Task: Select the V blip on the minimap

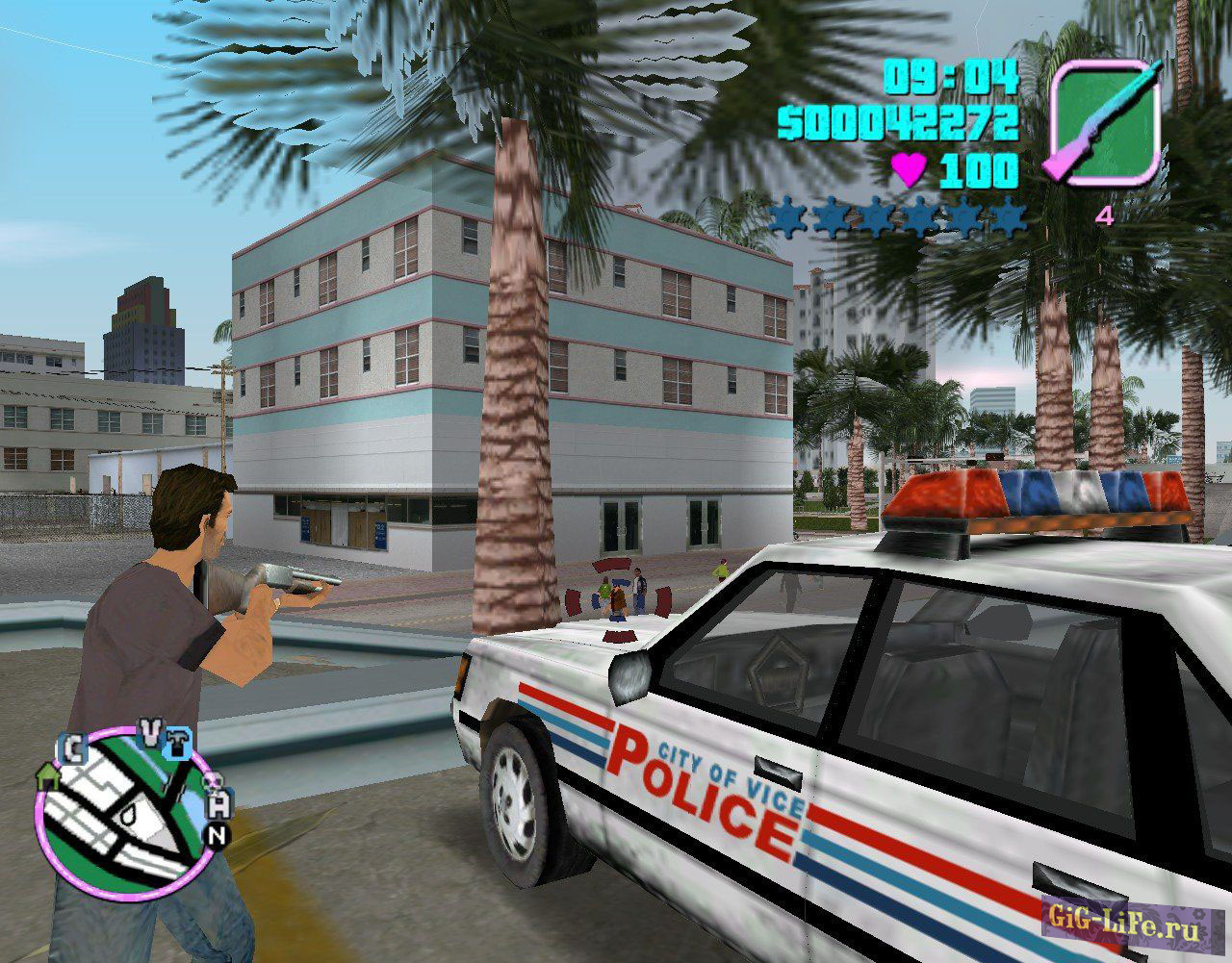Action: point(149,732)
